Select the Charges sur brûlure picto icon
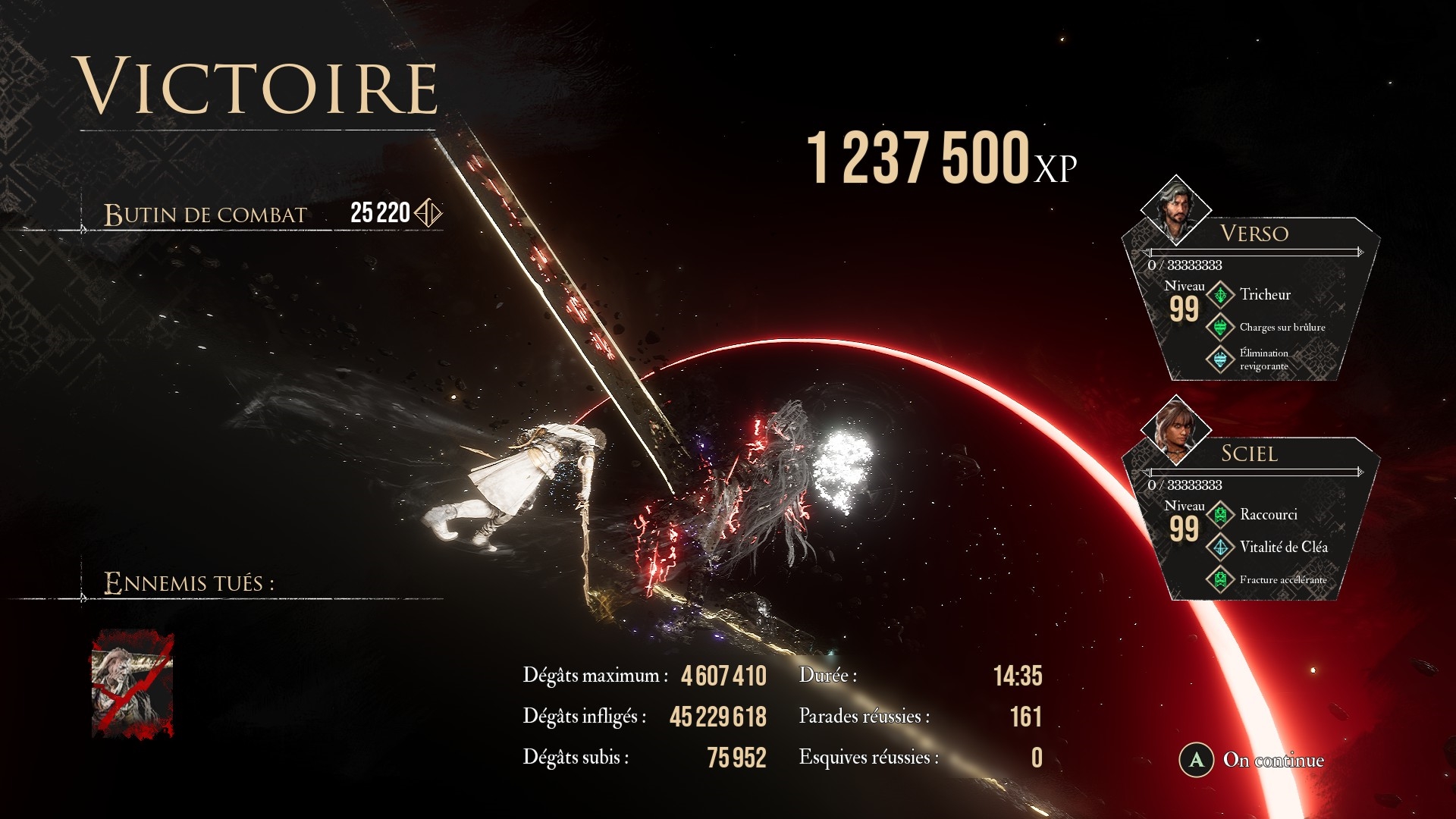 tap(1220, 327)
